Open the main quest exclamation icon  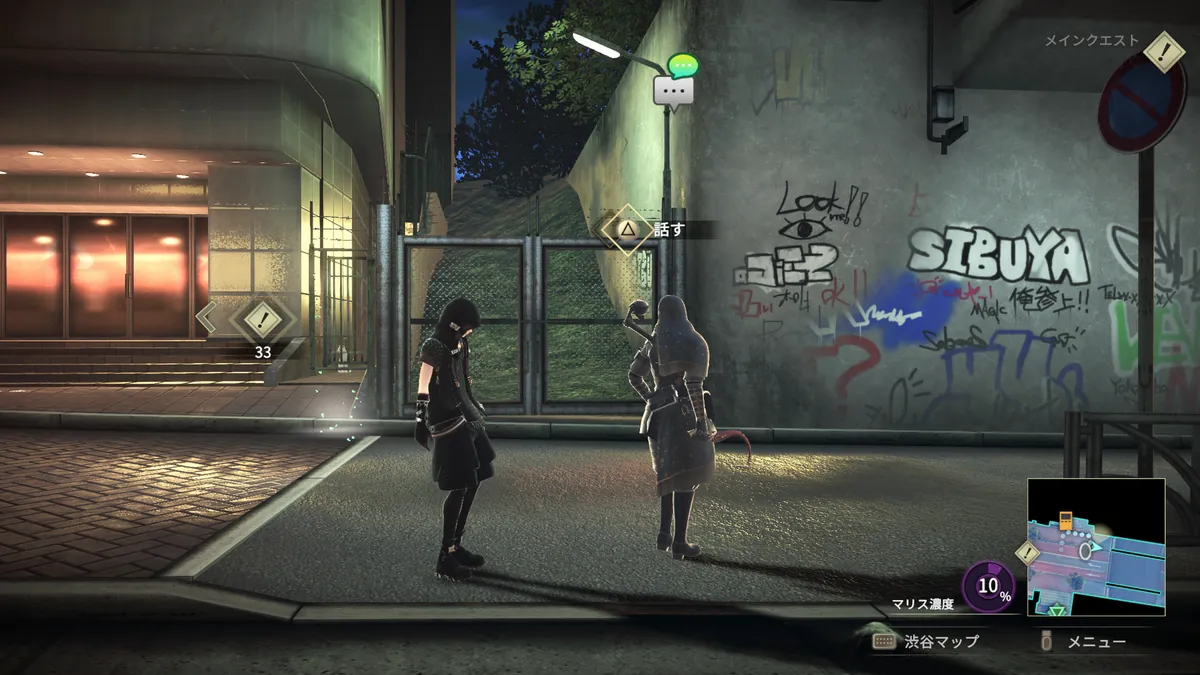click(x=1163, y=52)
